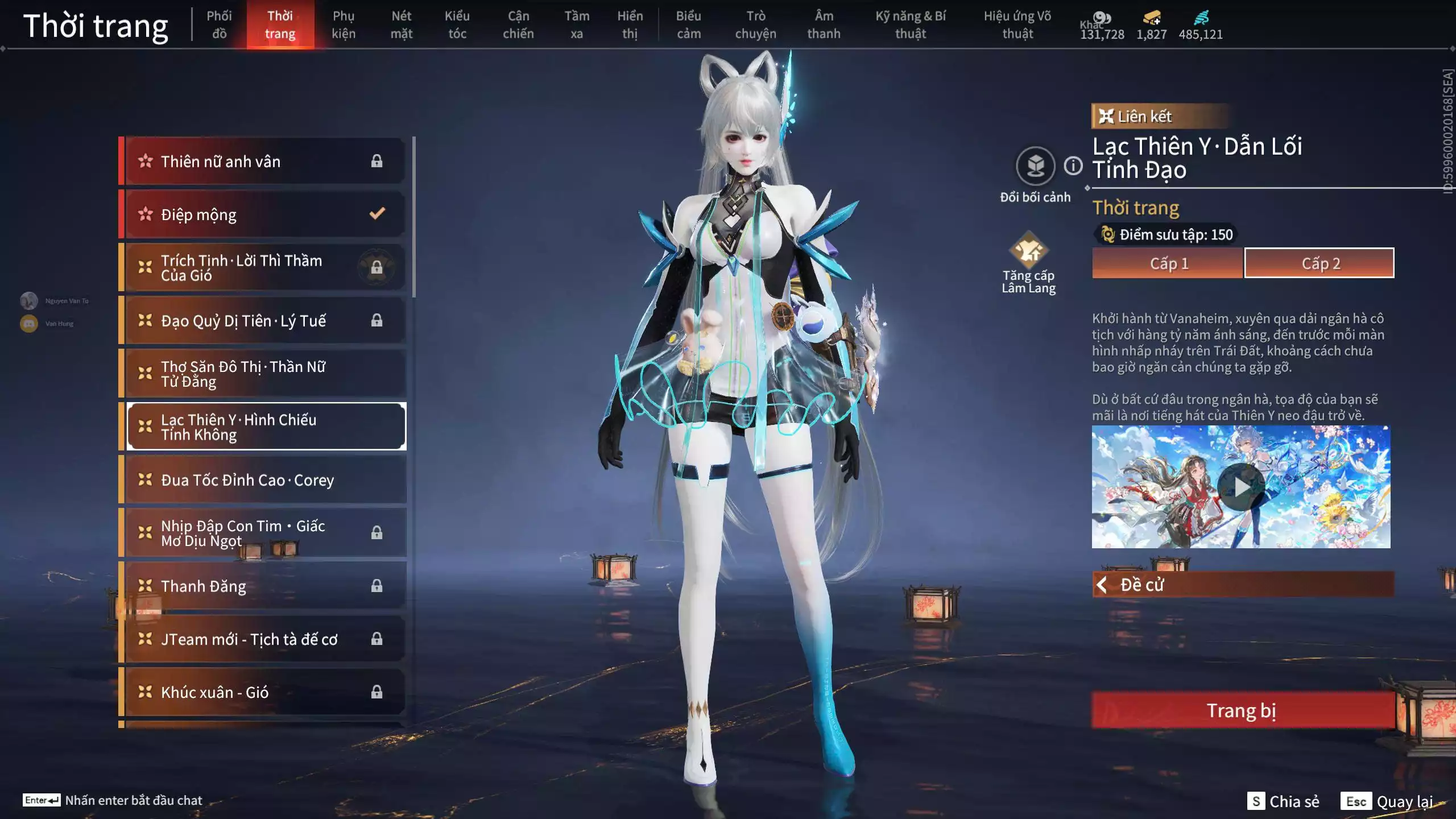
Task: Click the Trang bị equip button
Action: point(1242,710)
